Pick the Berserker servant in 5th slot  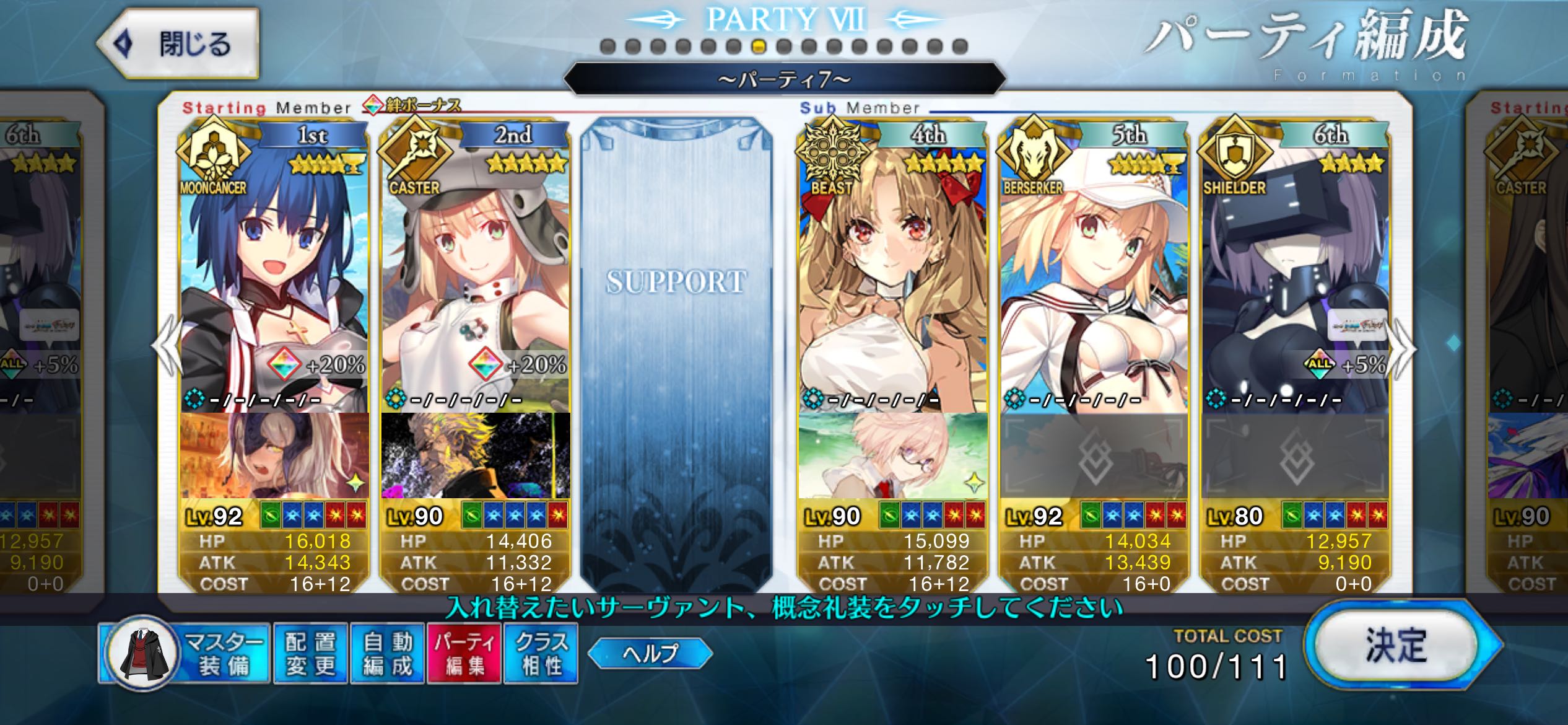click(x=1094, y=273)
